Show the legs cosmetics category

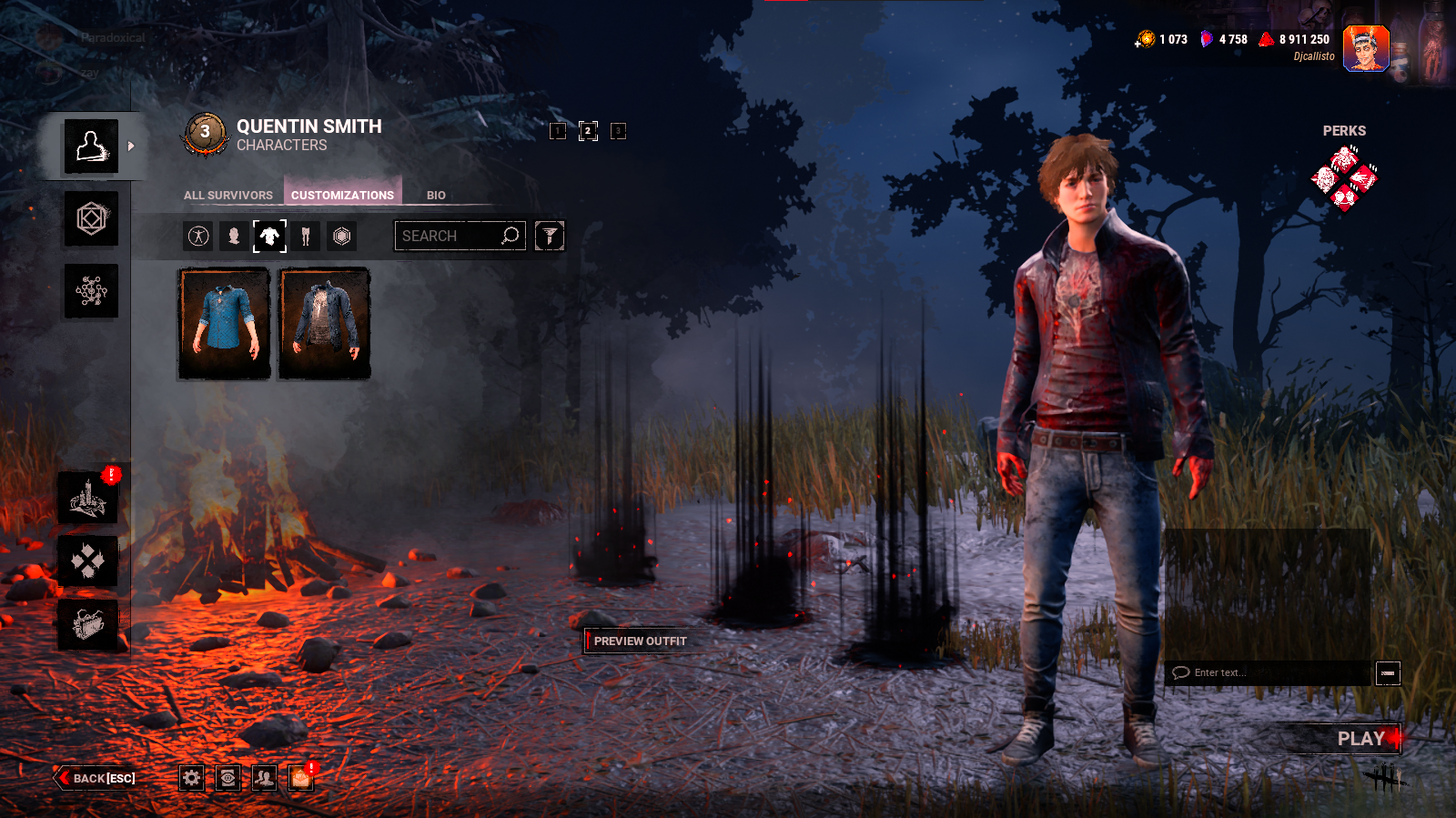[x=306, y=237]
